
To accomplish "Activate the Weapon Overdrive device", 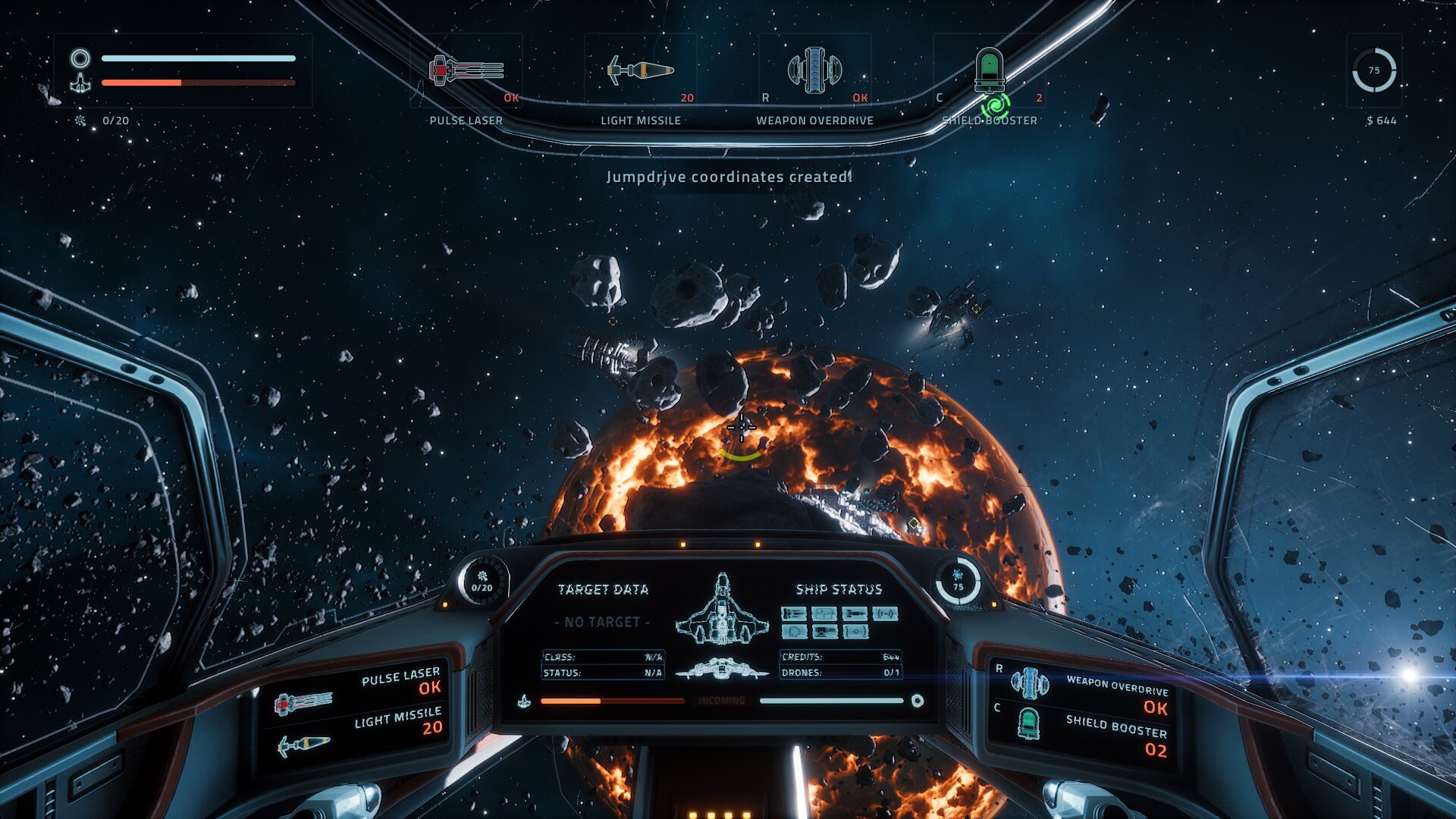I will click(815, 71).
